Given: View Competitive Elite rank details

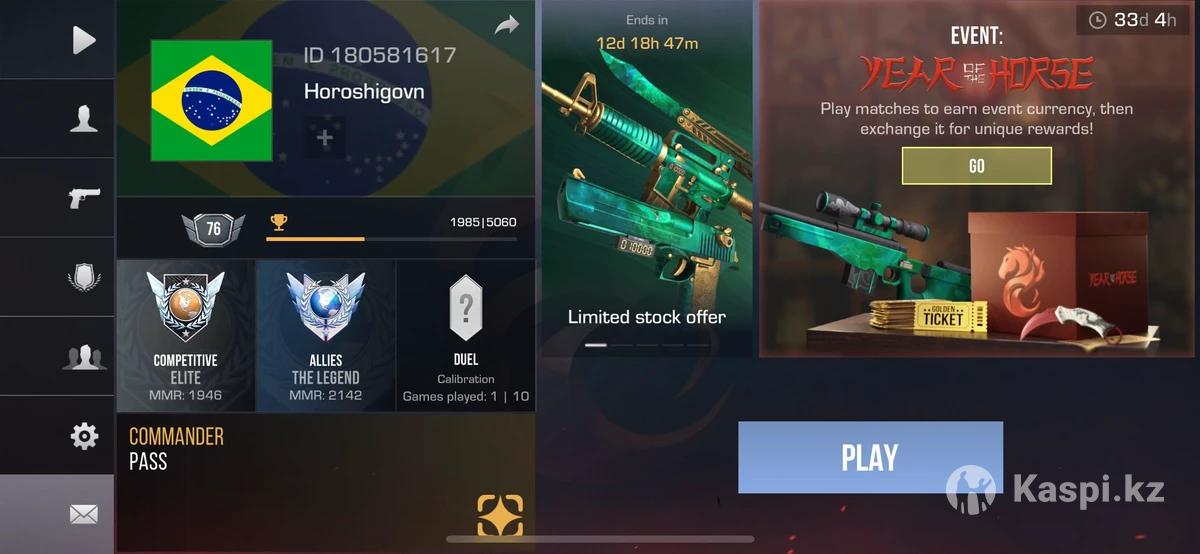Looking at the screenshot, I should pos(186,336).
